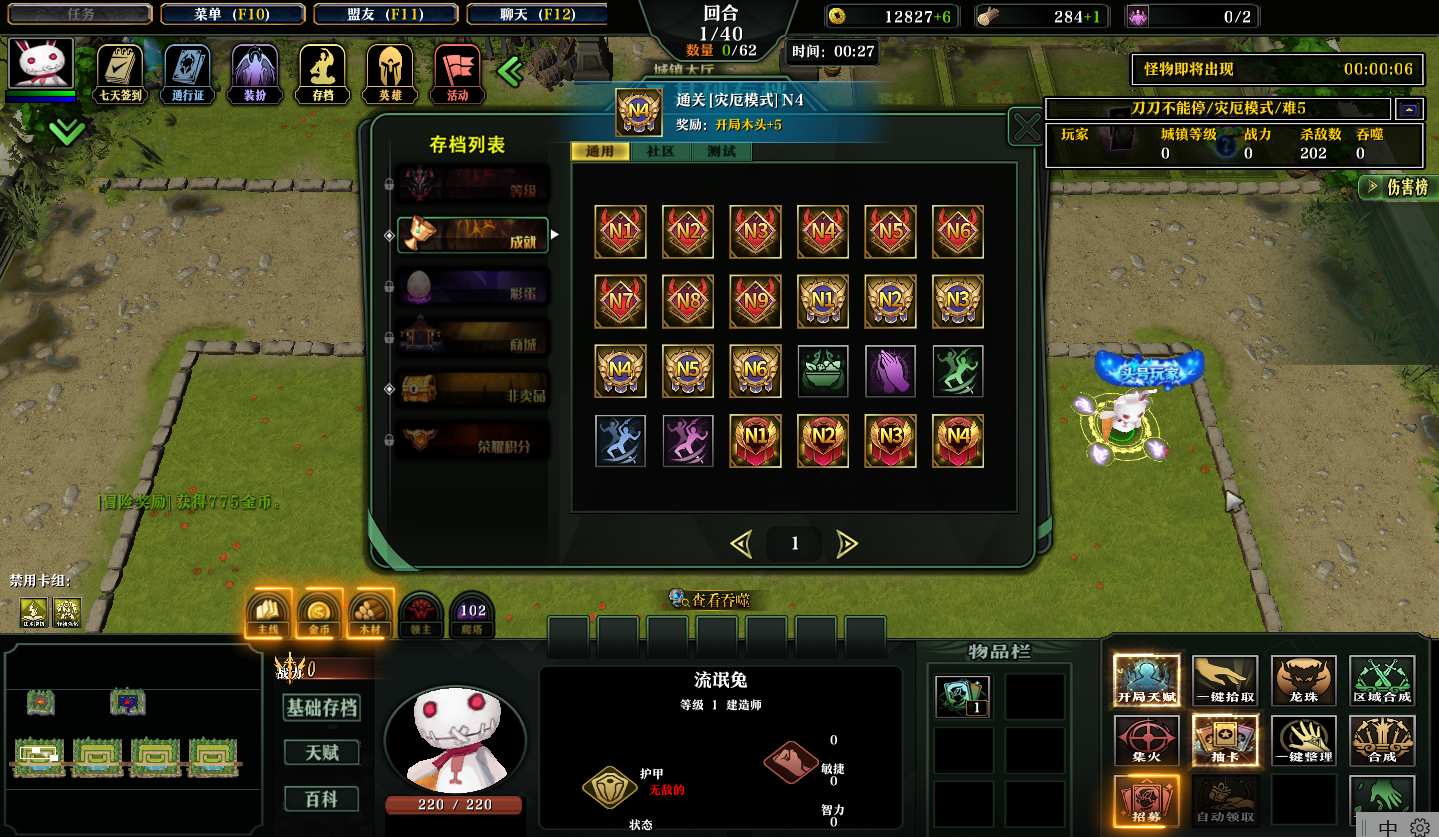
Task: Select the card item in inventory
Action: [x=962, y=697]
